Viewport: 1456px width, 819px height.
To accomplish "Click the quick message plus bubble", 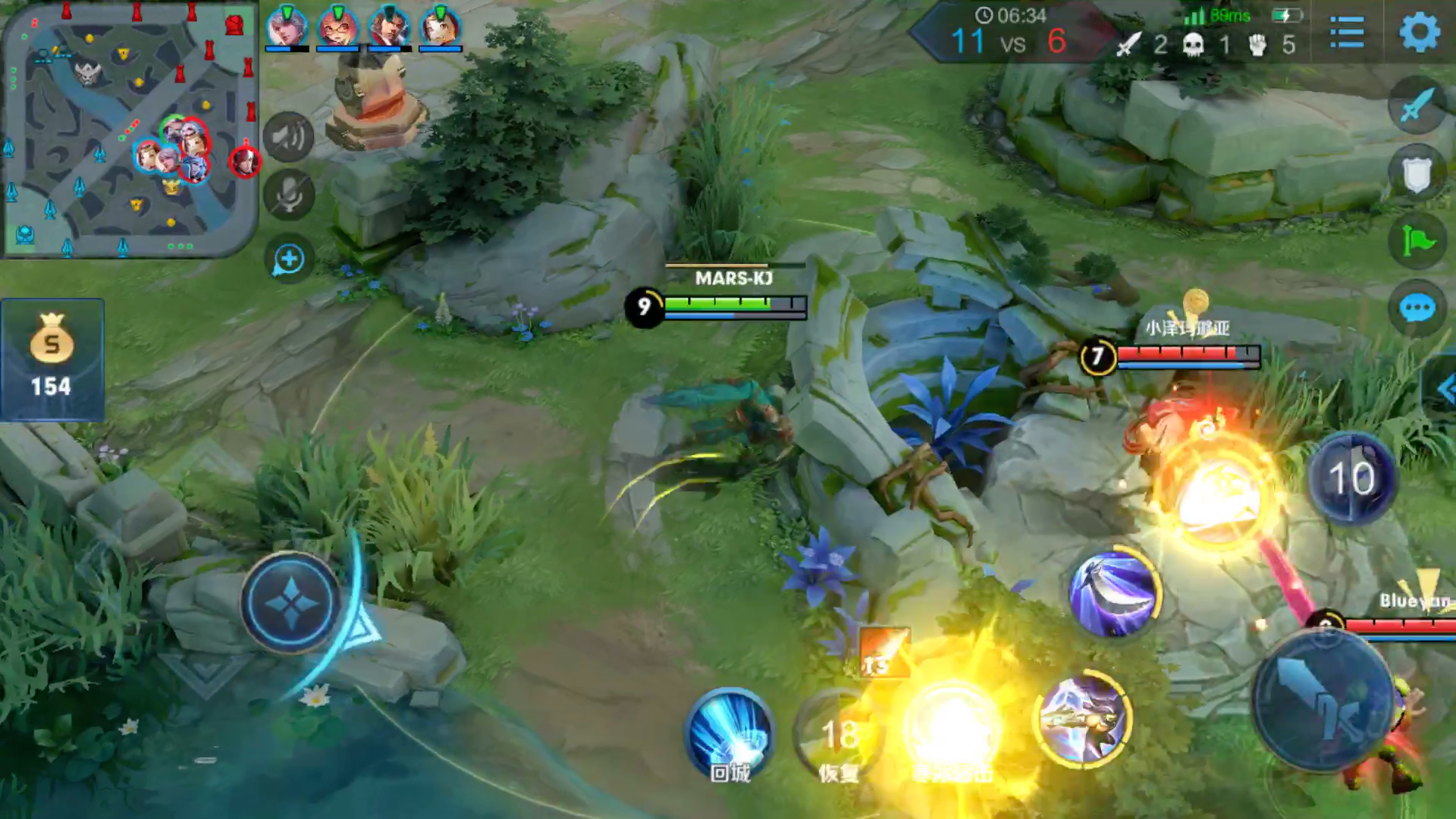I will click(x=289, y=260).
